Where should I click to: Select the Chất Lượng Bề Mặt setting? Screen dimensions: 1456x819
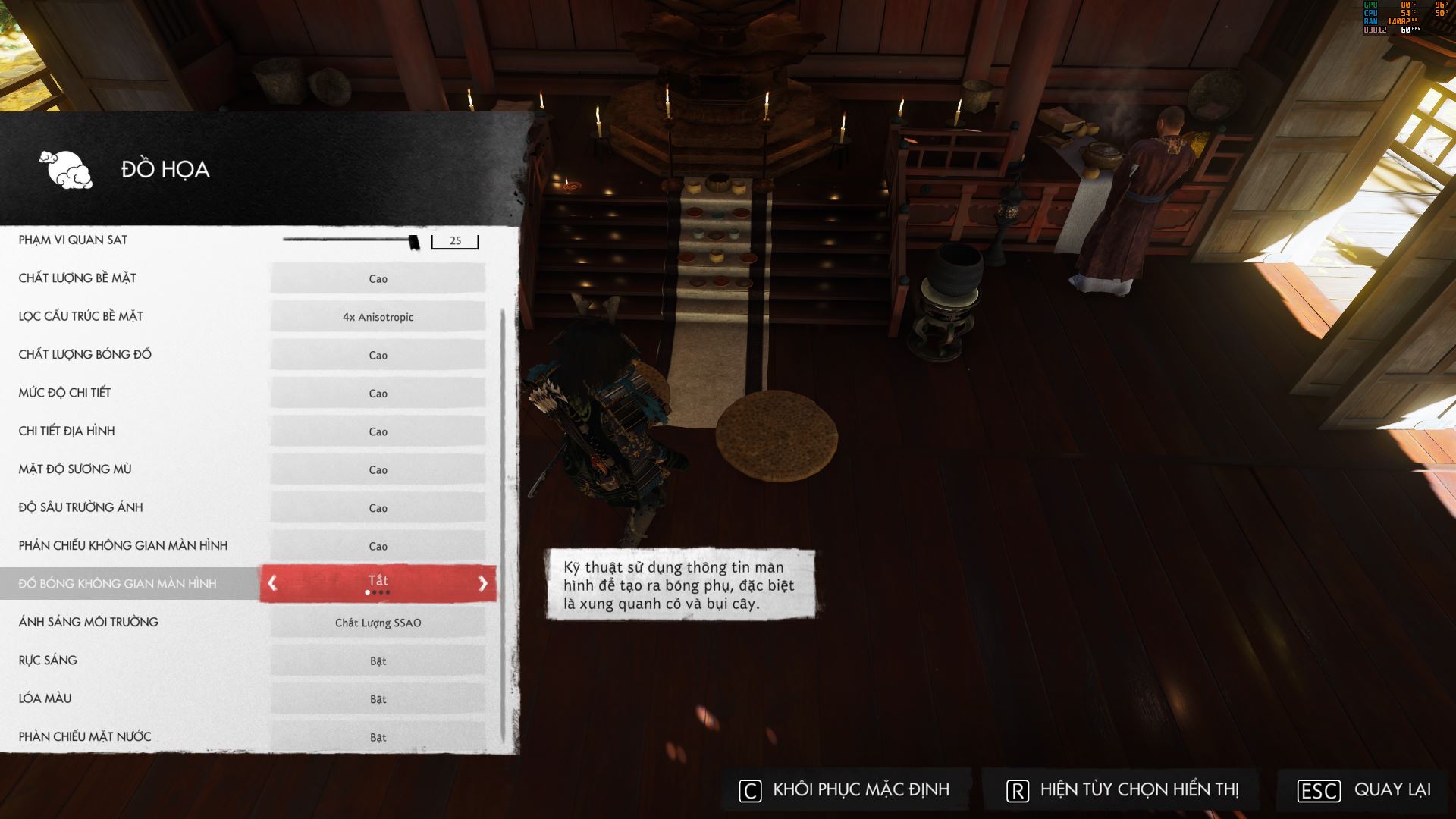tap(378, 278)
